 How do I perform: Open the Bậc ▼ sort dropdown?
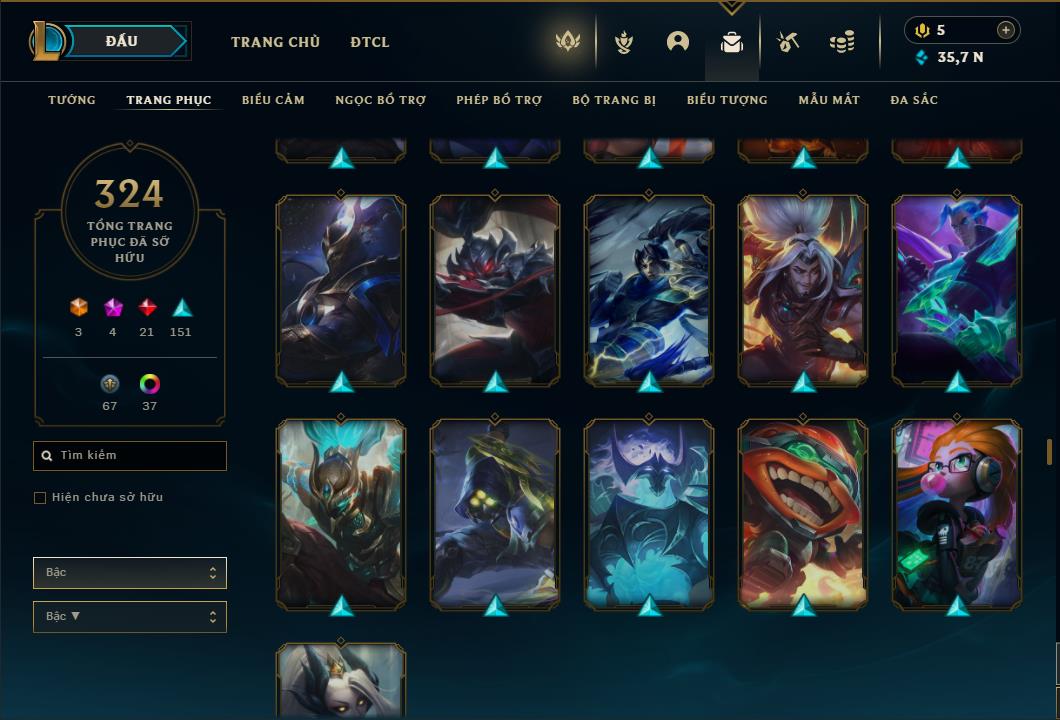(x=130, y=617)
